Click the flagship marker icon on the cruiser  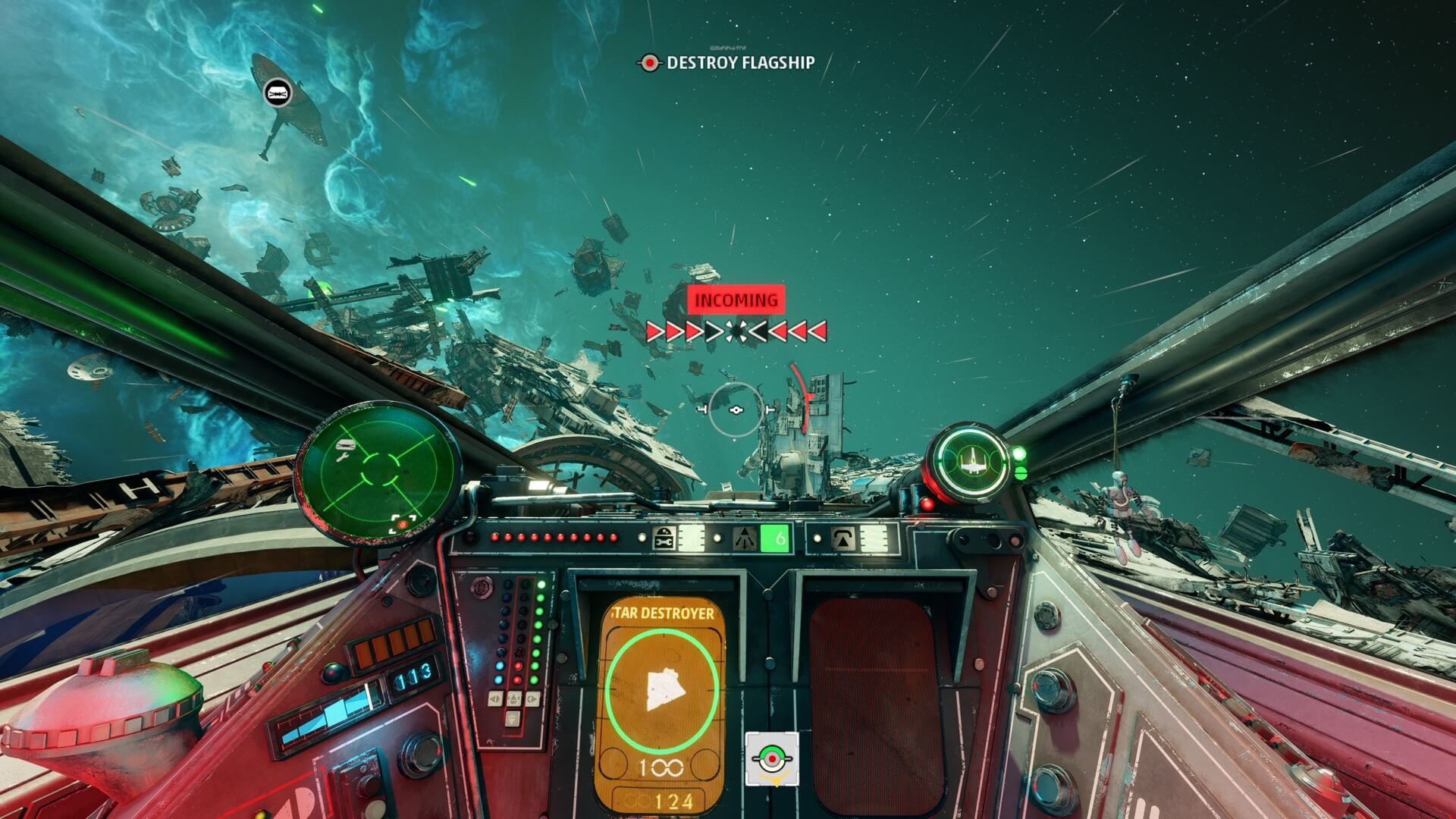(278, 94)
